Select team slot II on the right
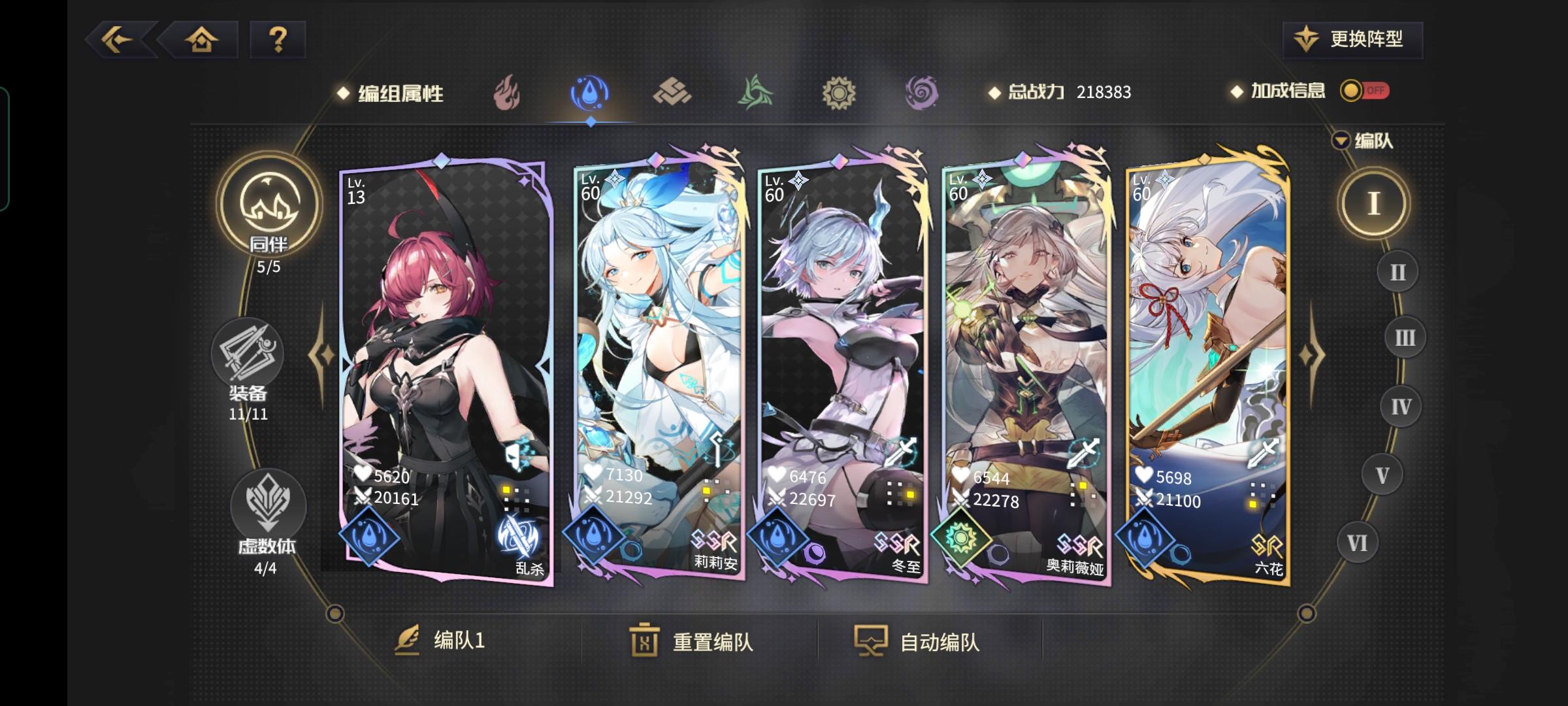Image resolution: width=1568 pixels, height=706 pixels. (1397, 271)
